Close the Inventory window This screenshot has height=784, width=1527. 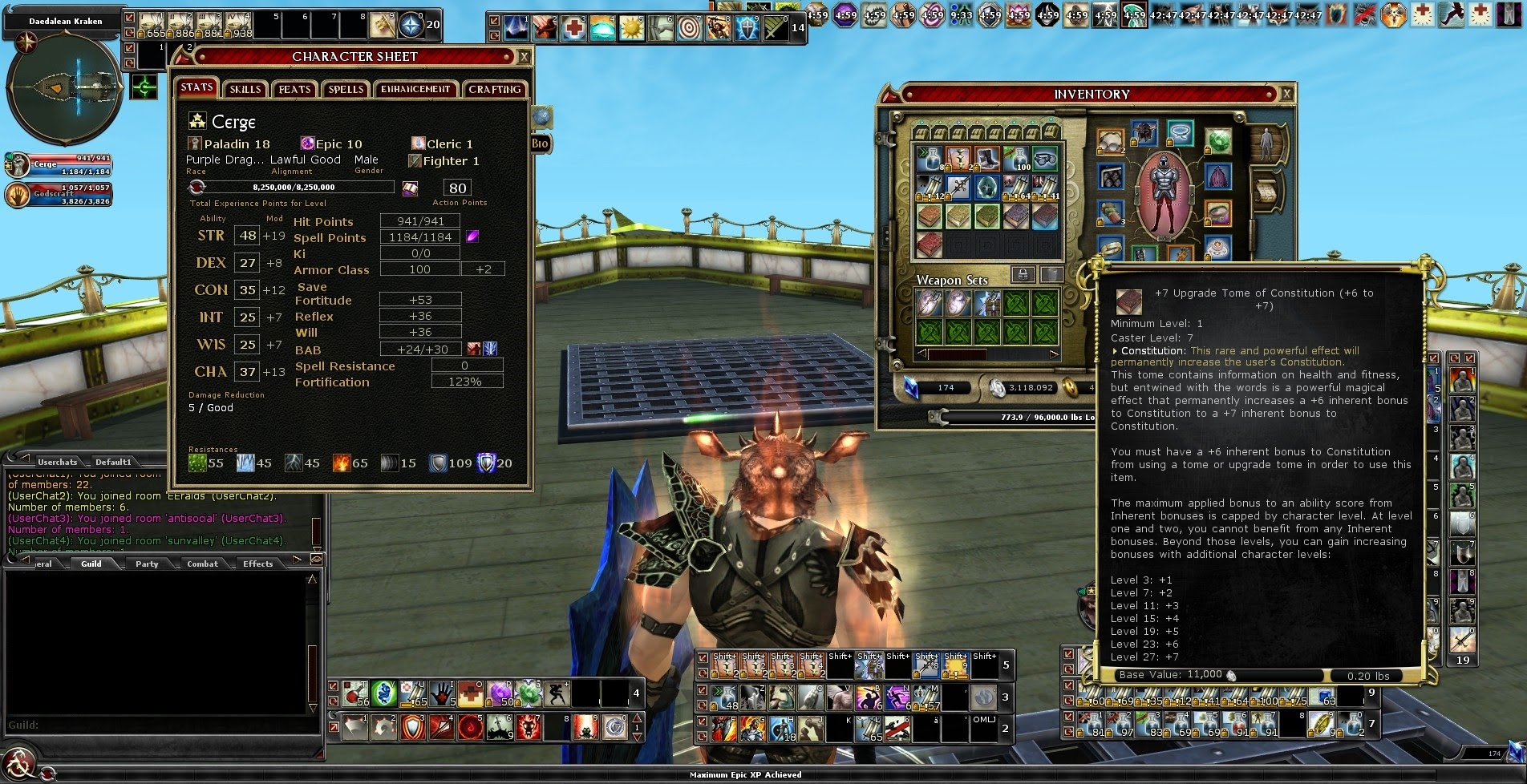tap(1286, 95)
